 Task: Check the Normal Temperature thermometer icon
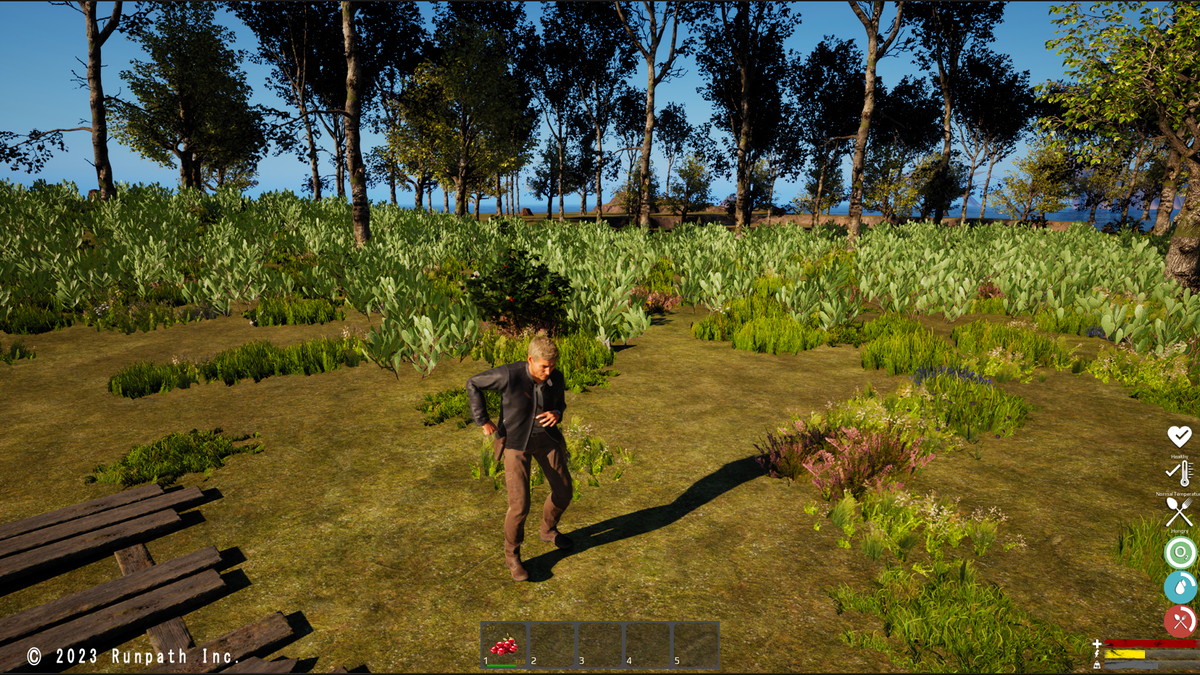point(1180,473)
